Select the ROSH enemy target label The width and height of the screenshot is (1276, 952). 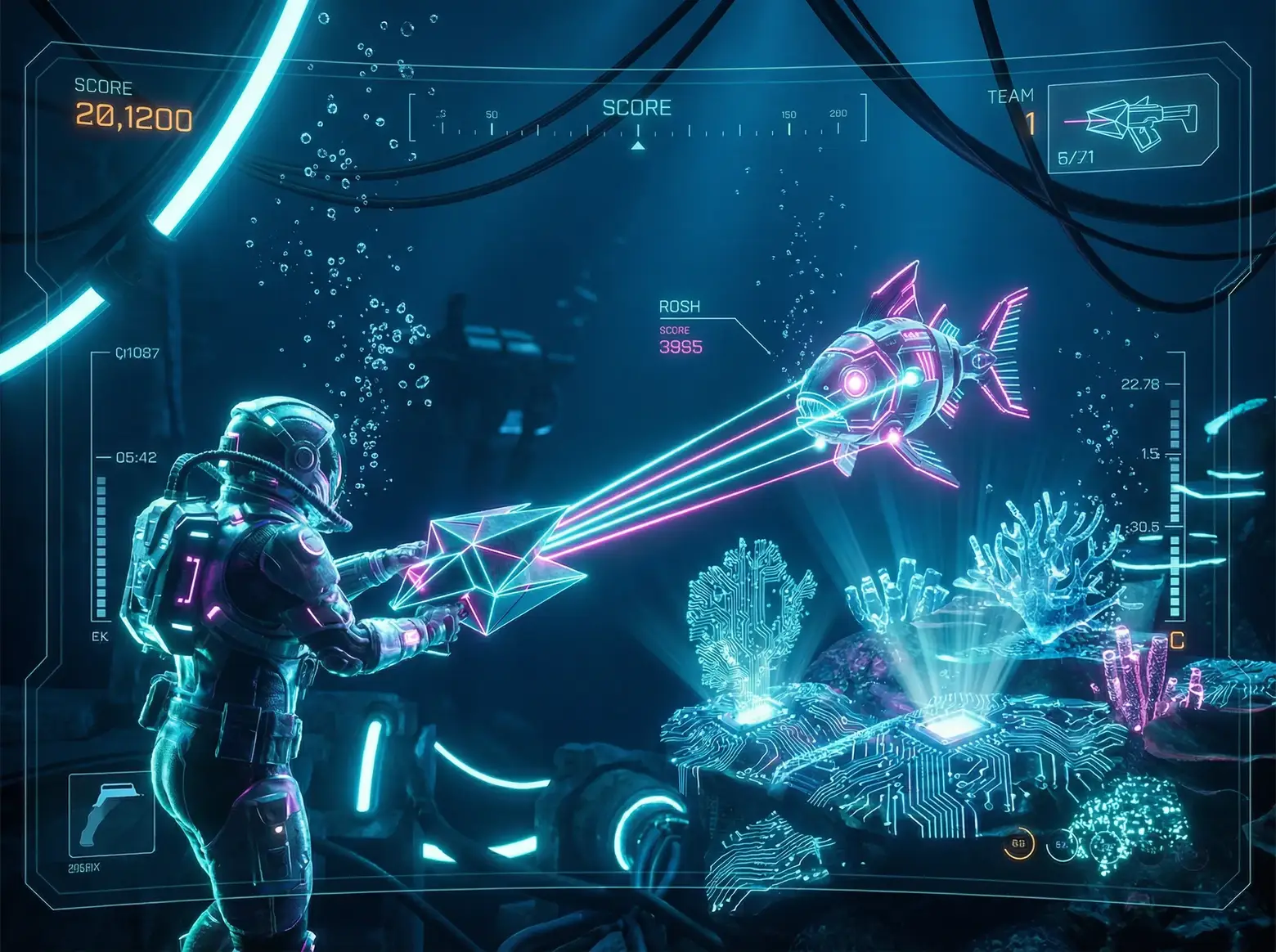pyautogui.click(x=680, y=307)
